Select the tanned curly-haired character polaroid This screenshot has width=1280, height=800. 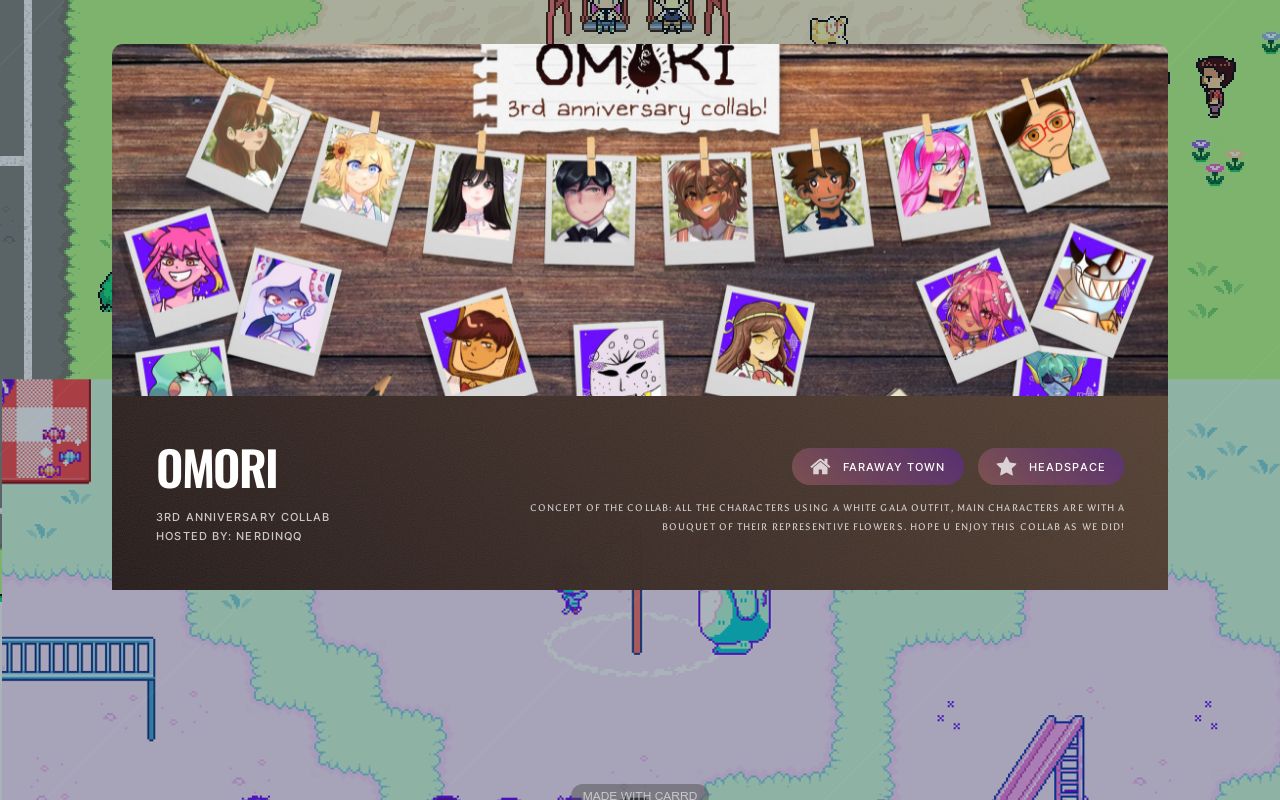coord(710,195)
